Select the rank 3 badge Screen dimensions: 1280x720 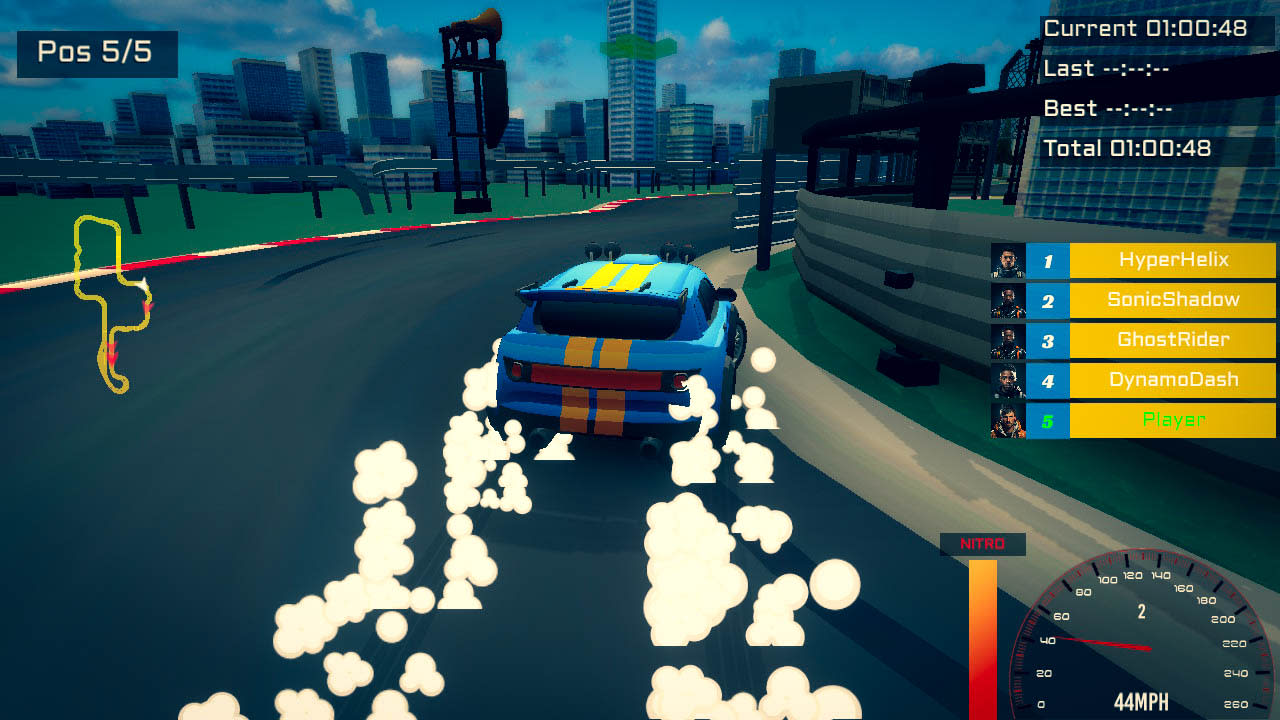[x=1049, y=340]
